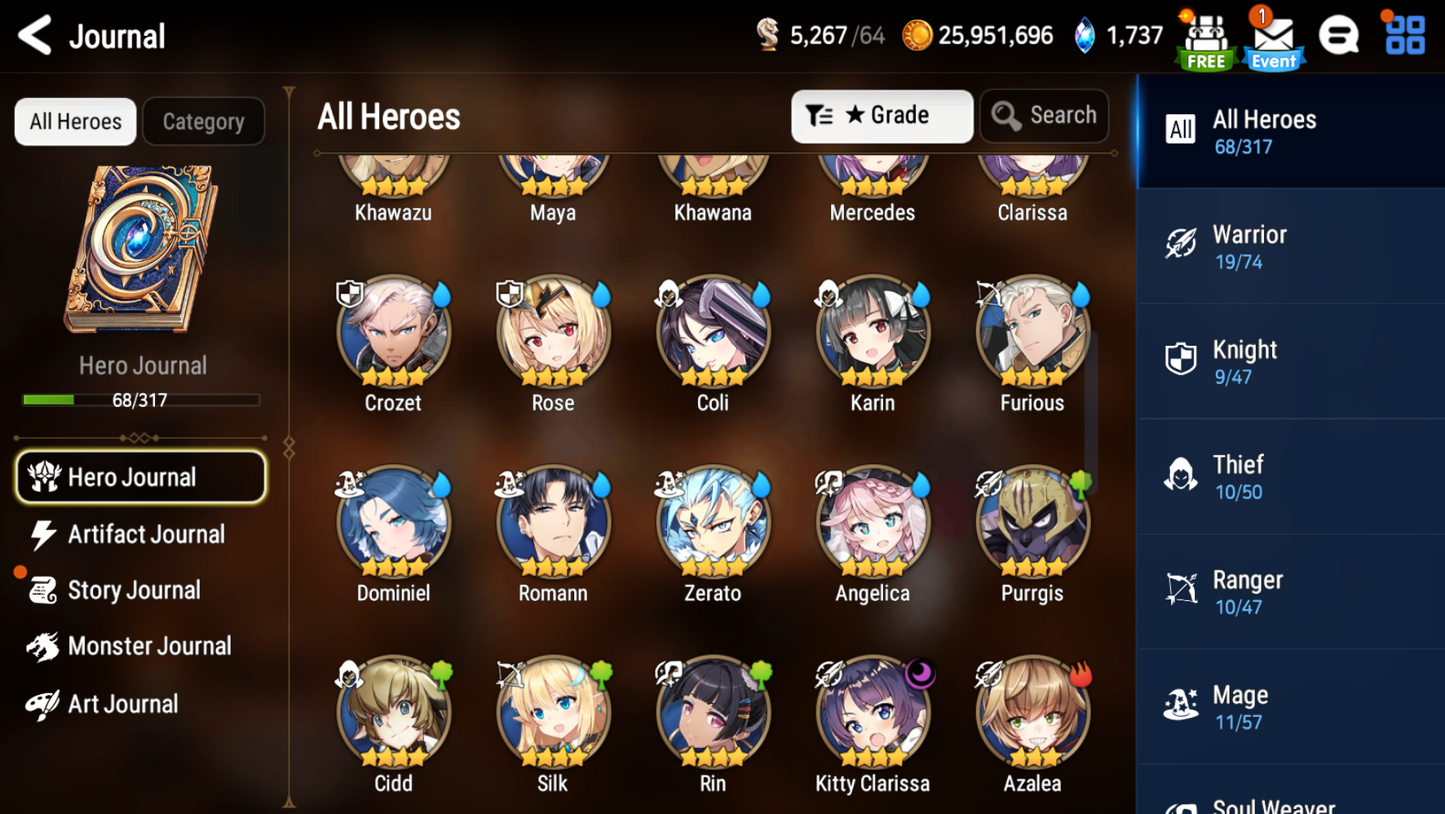
Task: Open the Event mailbox icon
Action: 1273,40
